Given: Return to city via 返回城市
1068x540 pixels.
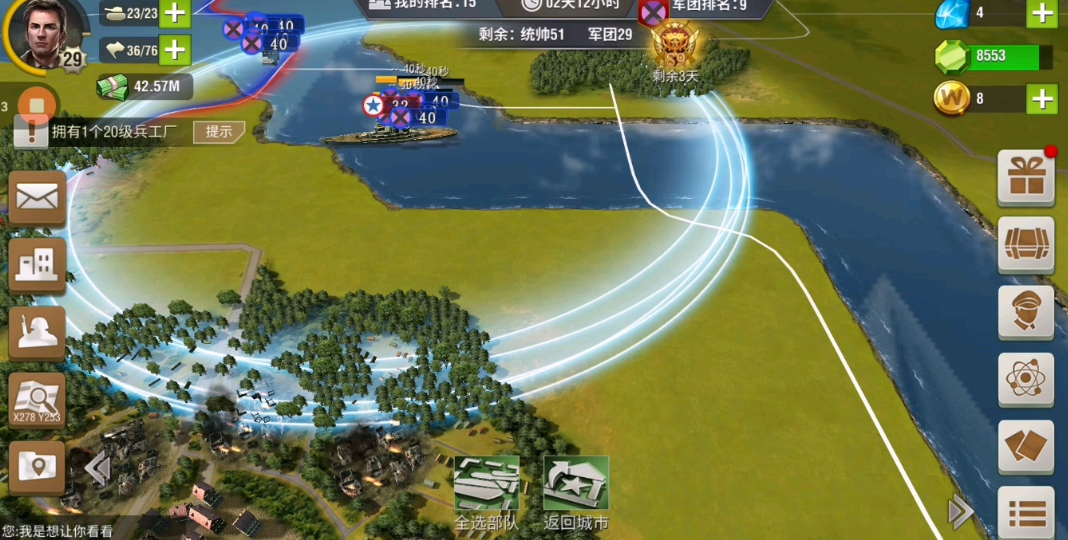Looking at the screenshot, I should pos(576,492).
